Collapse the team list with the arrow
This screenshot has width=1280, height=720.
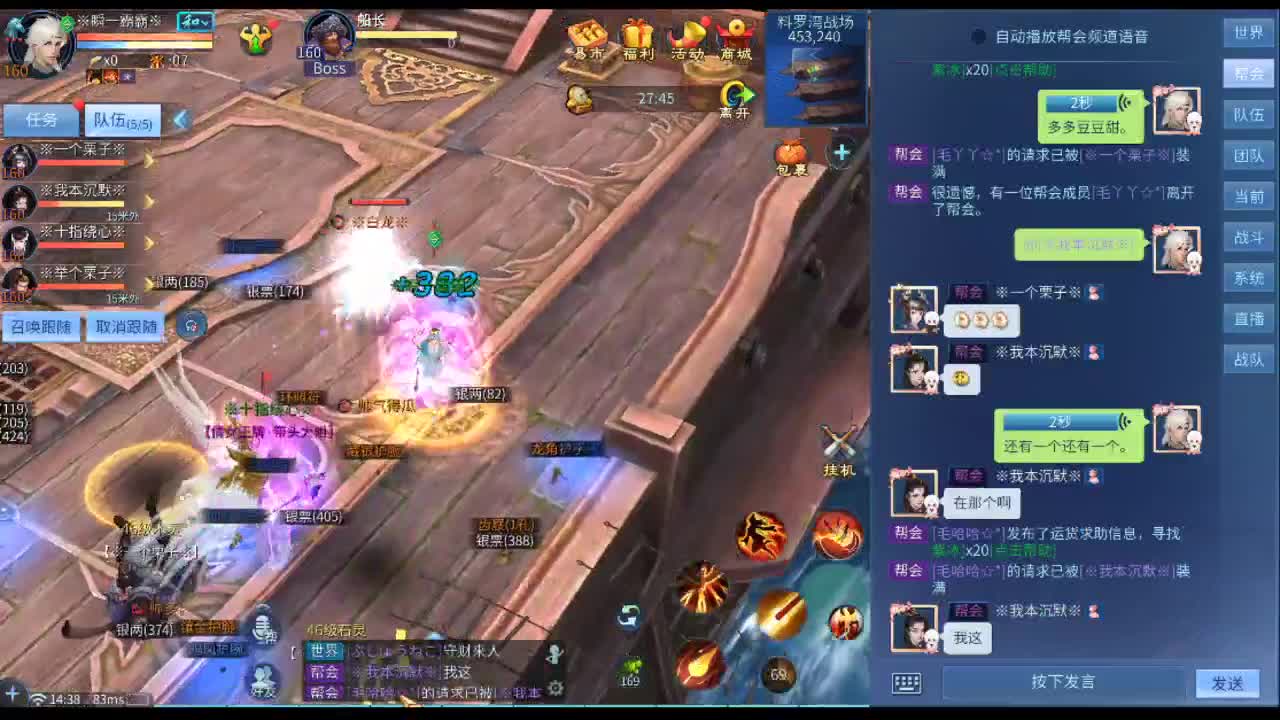180,120
